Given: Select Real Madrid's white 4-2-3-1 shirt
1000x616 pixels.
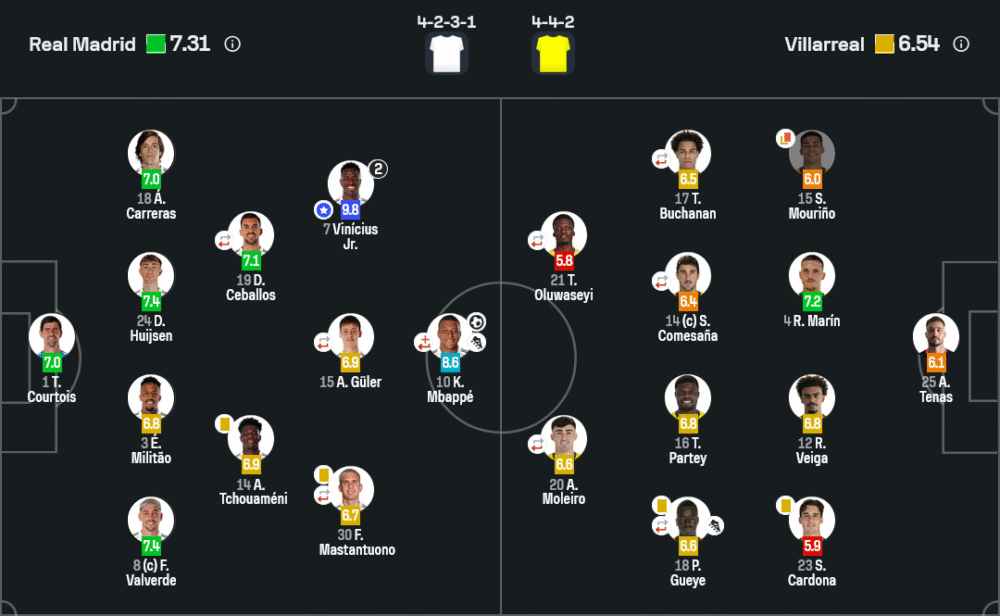Looking at the screenshot, I should 446,52.
